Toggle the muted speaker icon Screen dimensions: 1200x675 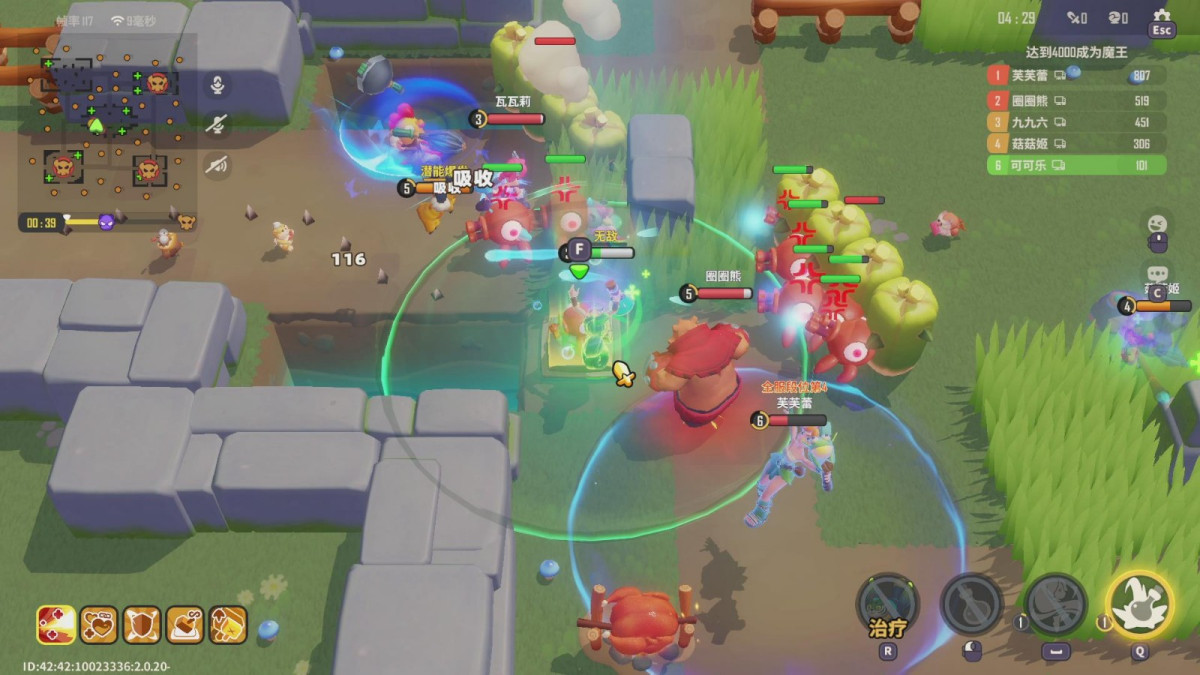(217, 164)
